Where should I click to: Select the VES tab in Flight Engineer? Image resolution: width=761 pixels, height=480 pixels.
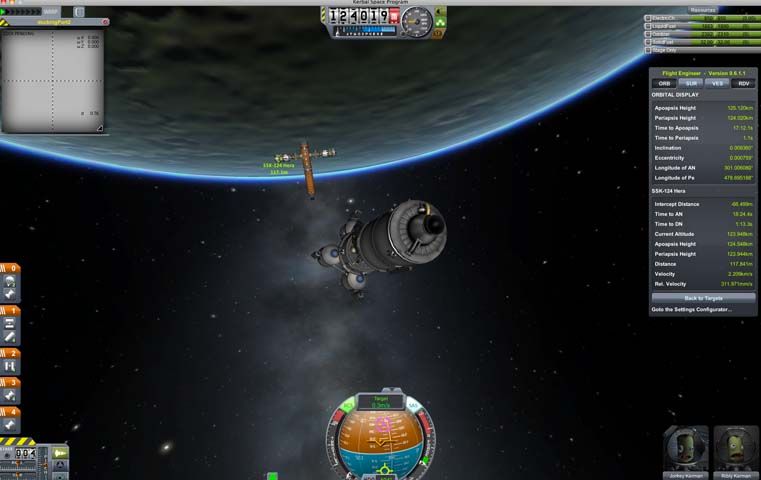tap(716, 83)
